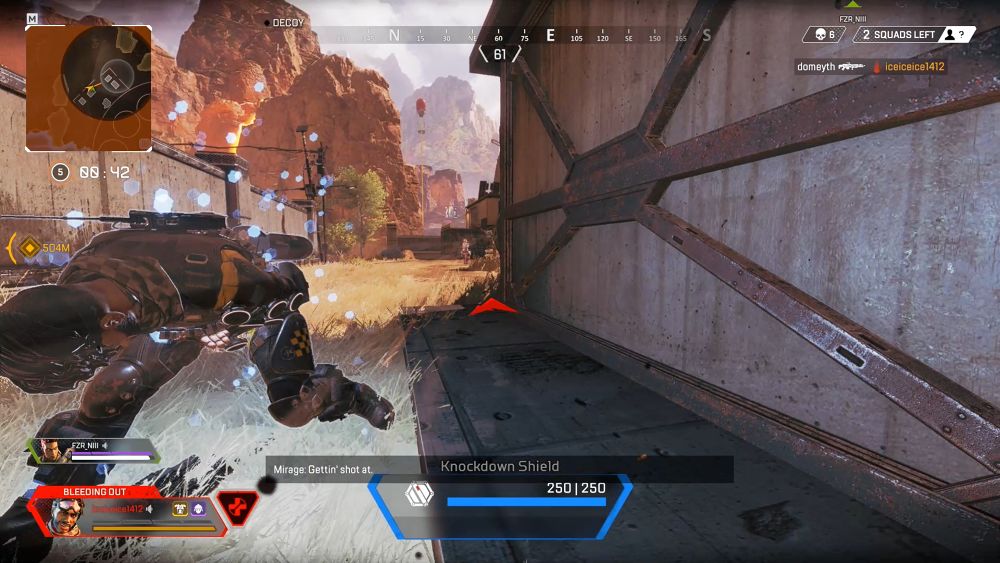Click the yellow item badge beside player name
This screenshot has width=1000, height=563.
(178, 509)
